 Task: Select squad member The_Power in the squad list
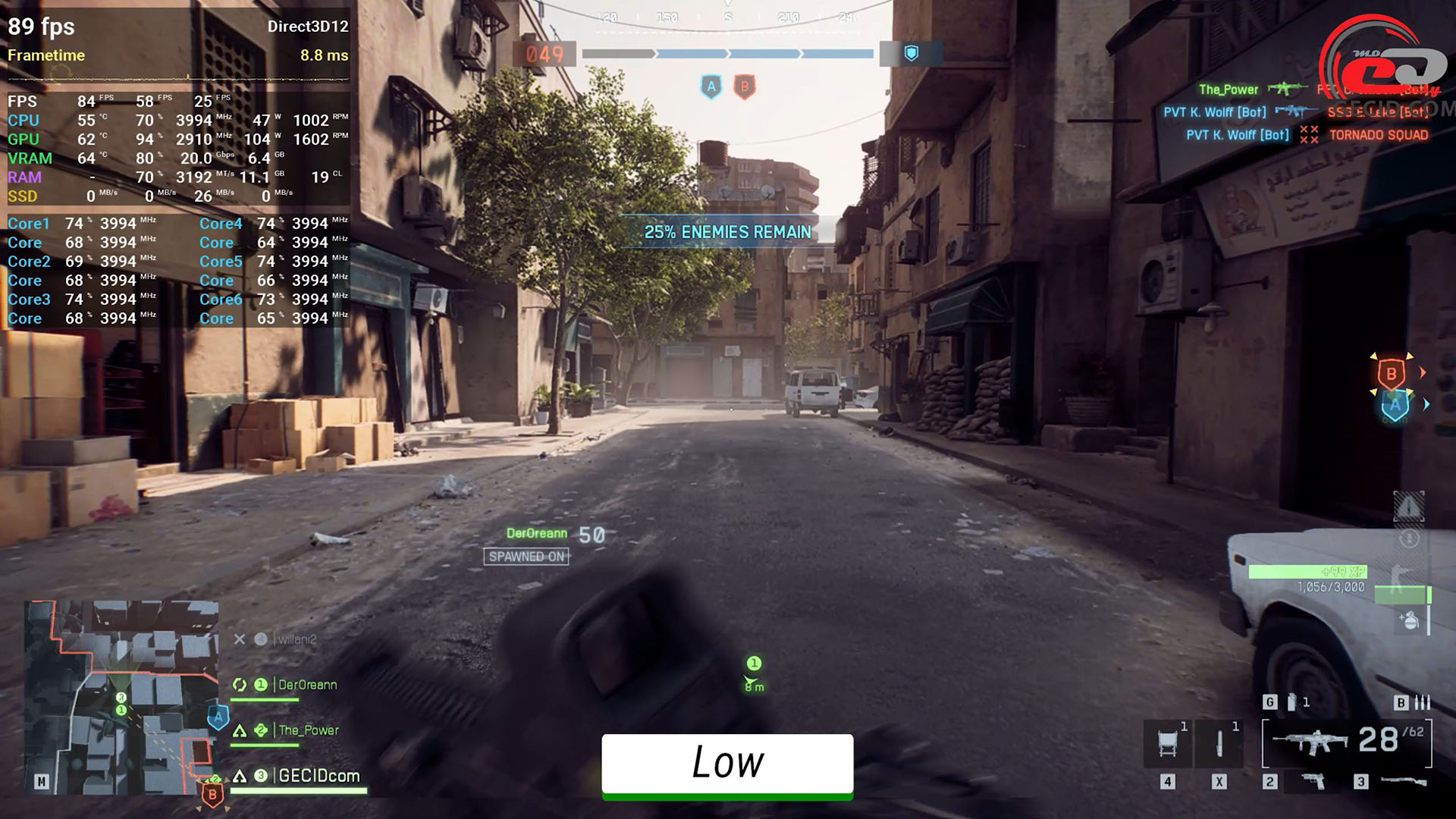coord(308,730)
